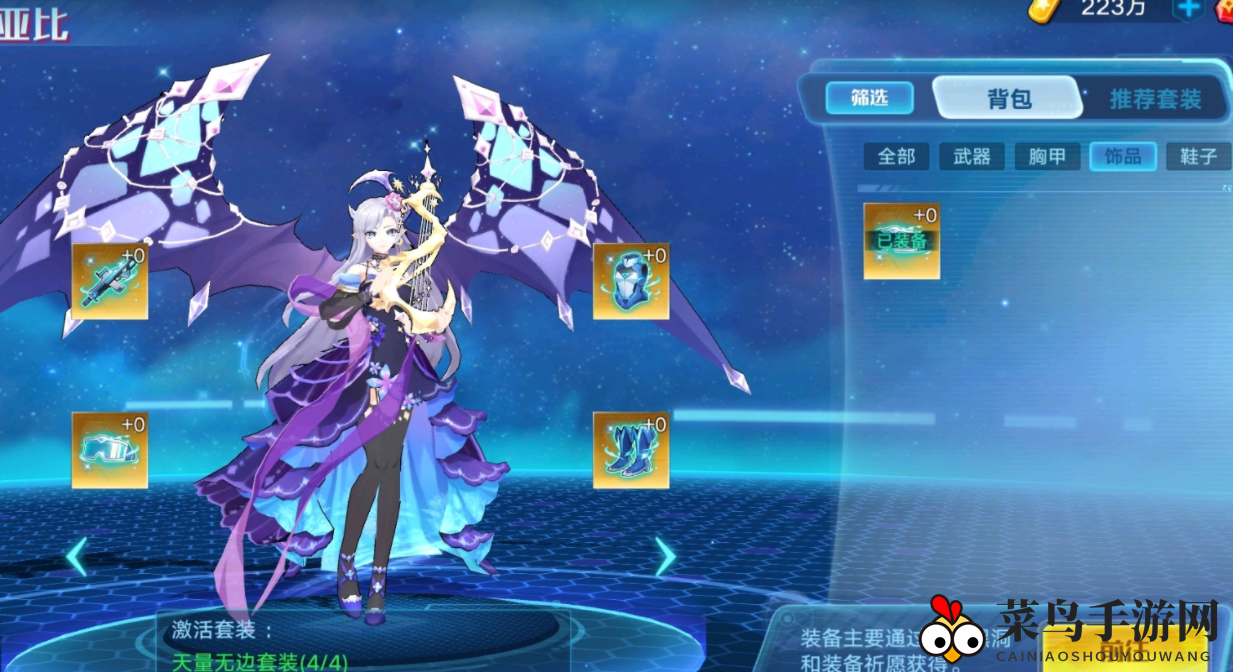Click the 筛选 filter button
Image resolution: width=1233 pixels, height=672 pixels.
(x=869, y=98)
